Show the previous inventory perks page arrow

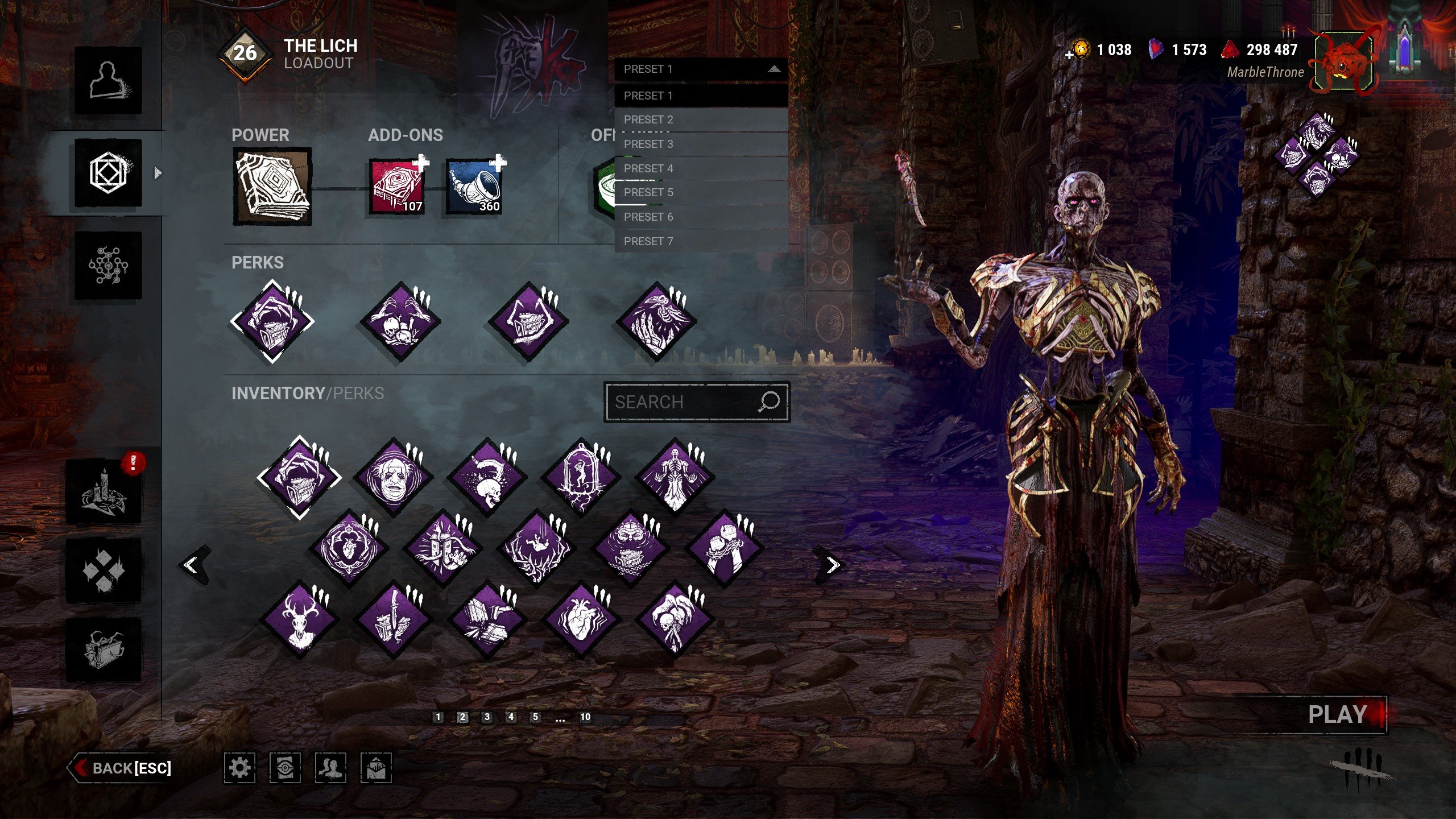tap(192, 565)
